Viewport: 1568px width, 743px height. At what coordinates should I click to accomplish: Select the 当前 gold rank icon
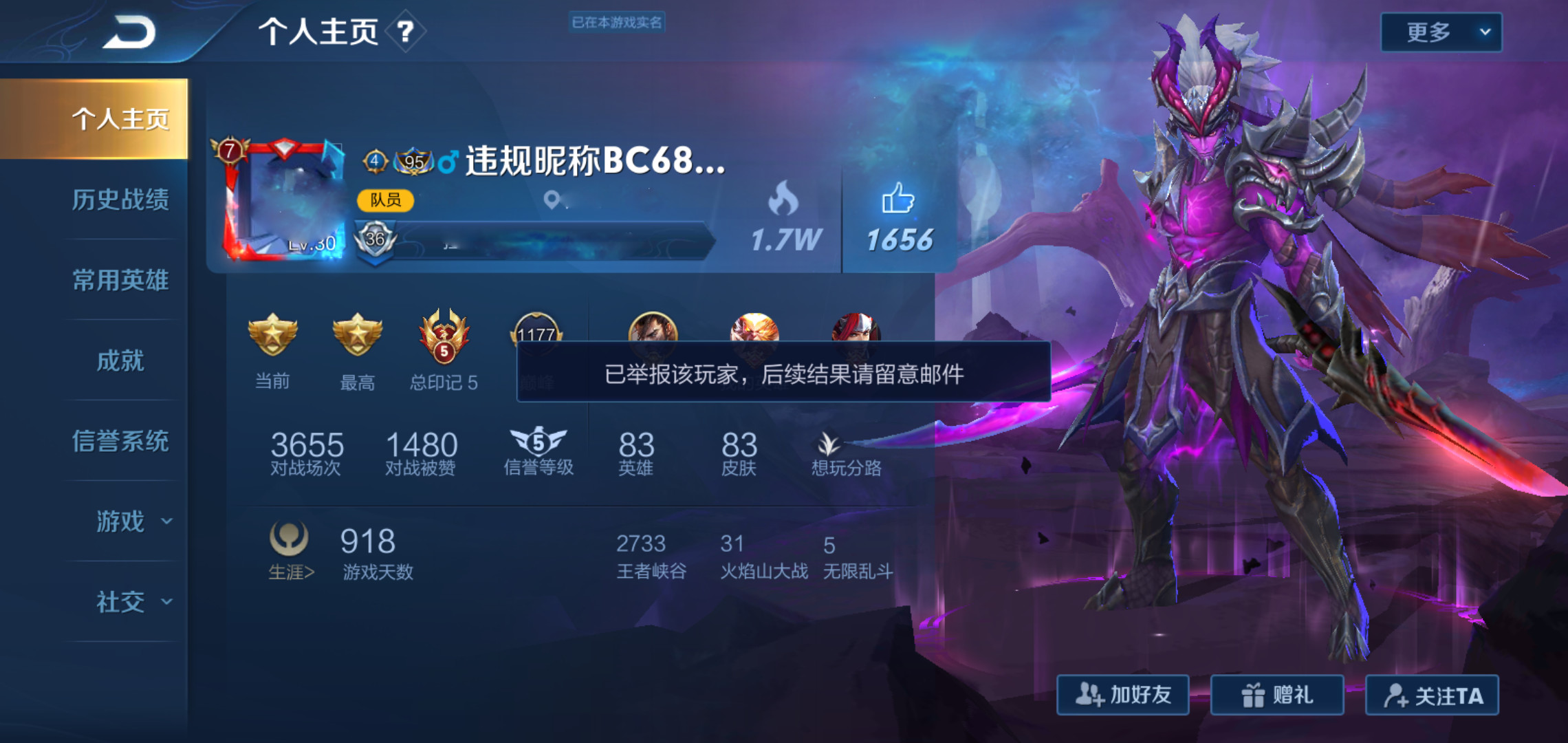click(x=273, y=337)
